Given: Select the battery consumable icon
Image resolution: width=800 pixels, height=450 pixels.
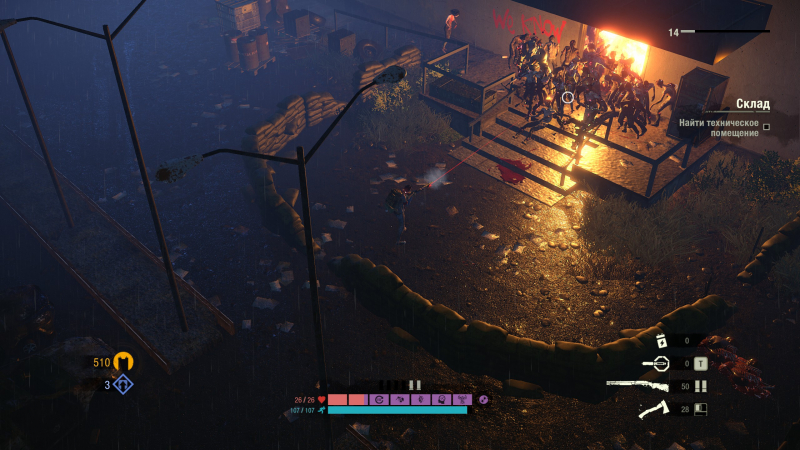Looking at the screenshot, I should (x=661, y=342).
